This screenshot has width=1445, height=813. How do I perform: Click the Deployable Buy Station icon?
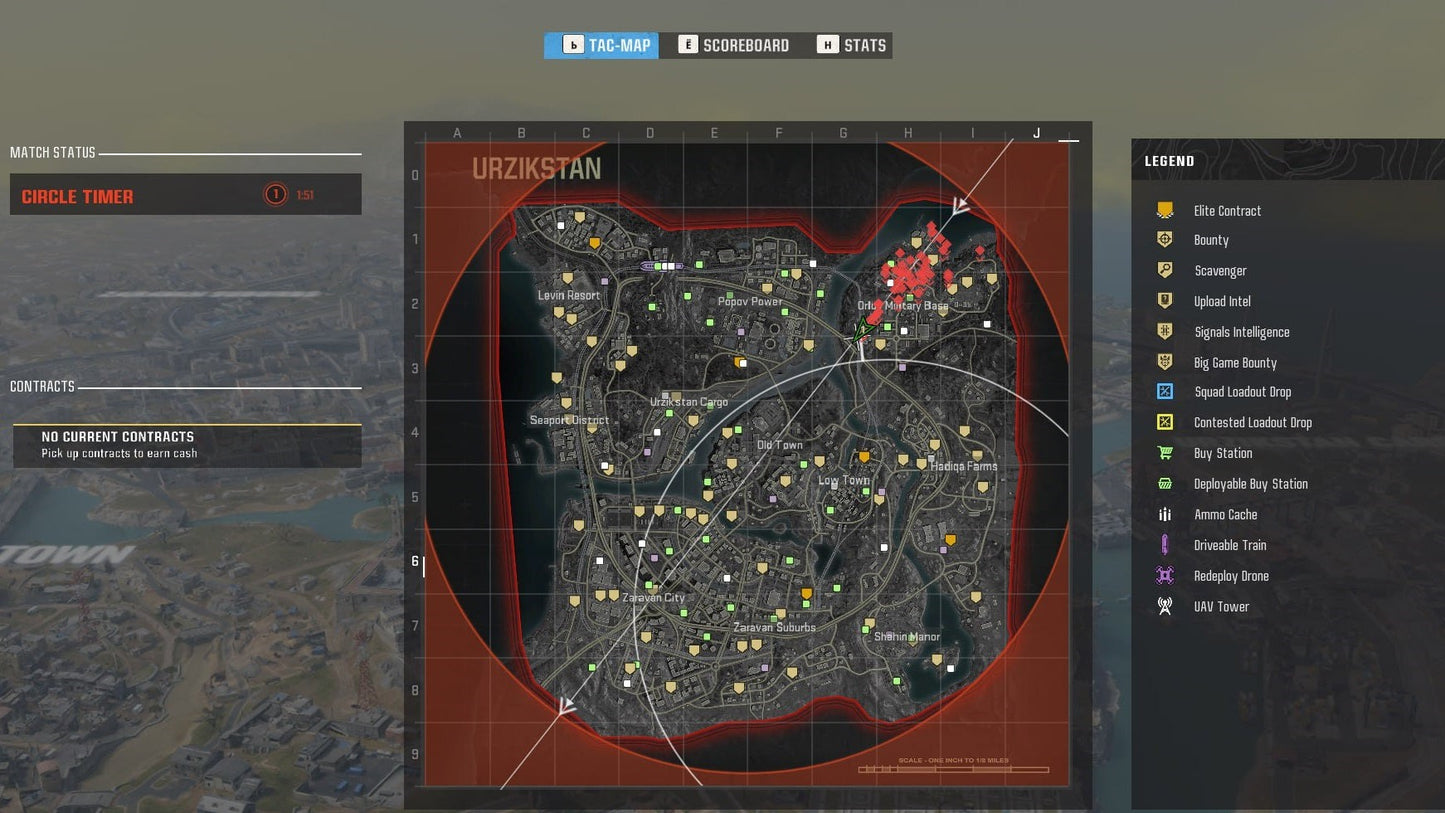coord(1165,483)
